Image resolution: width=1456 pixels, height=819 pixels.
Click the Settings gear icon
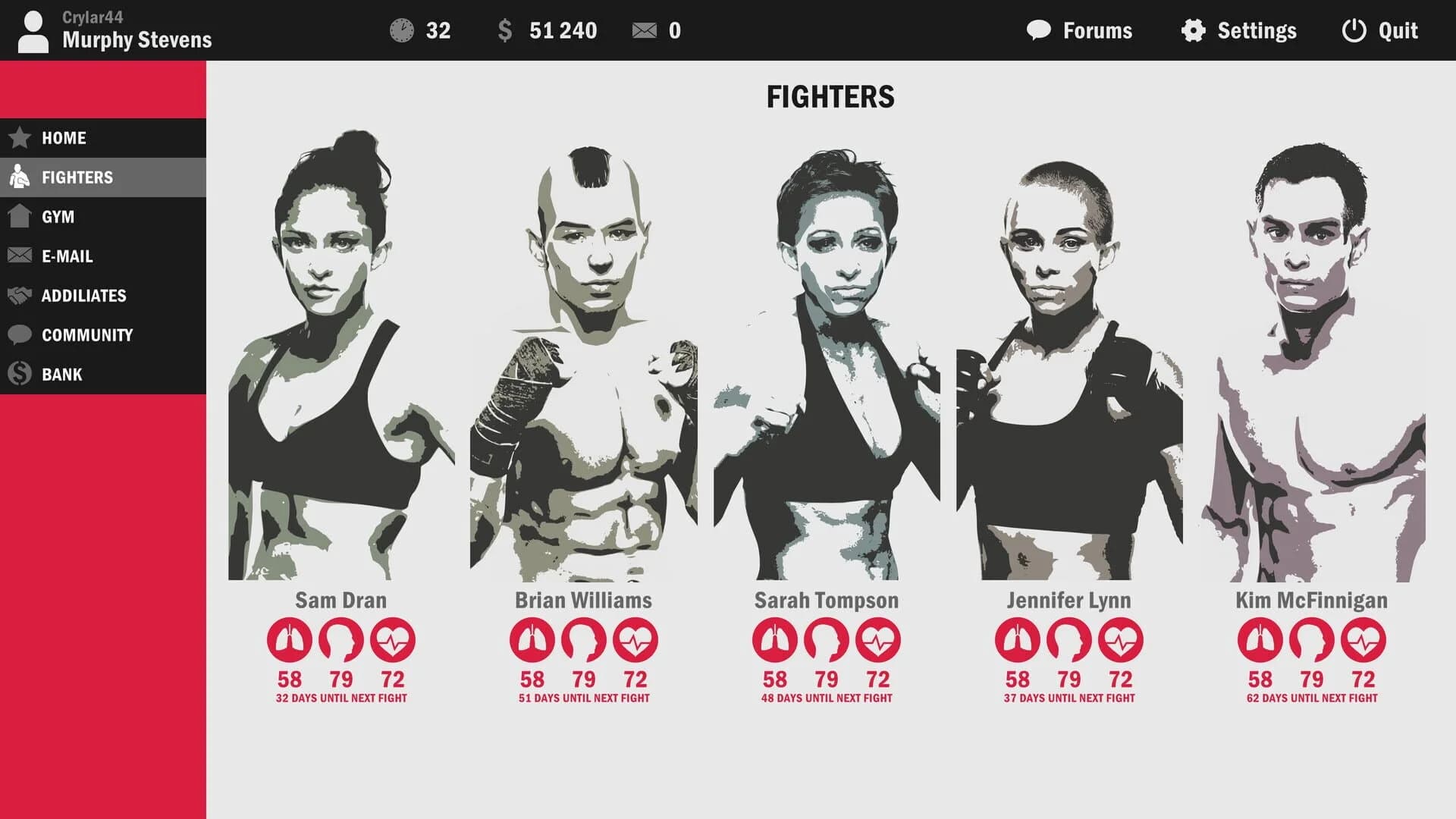1192,31
